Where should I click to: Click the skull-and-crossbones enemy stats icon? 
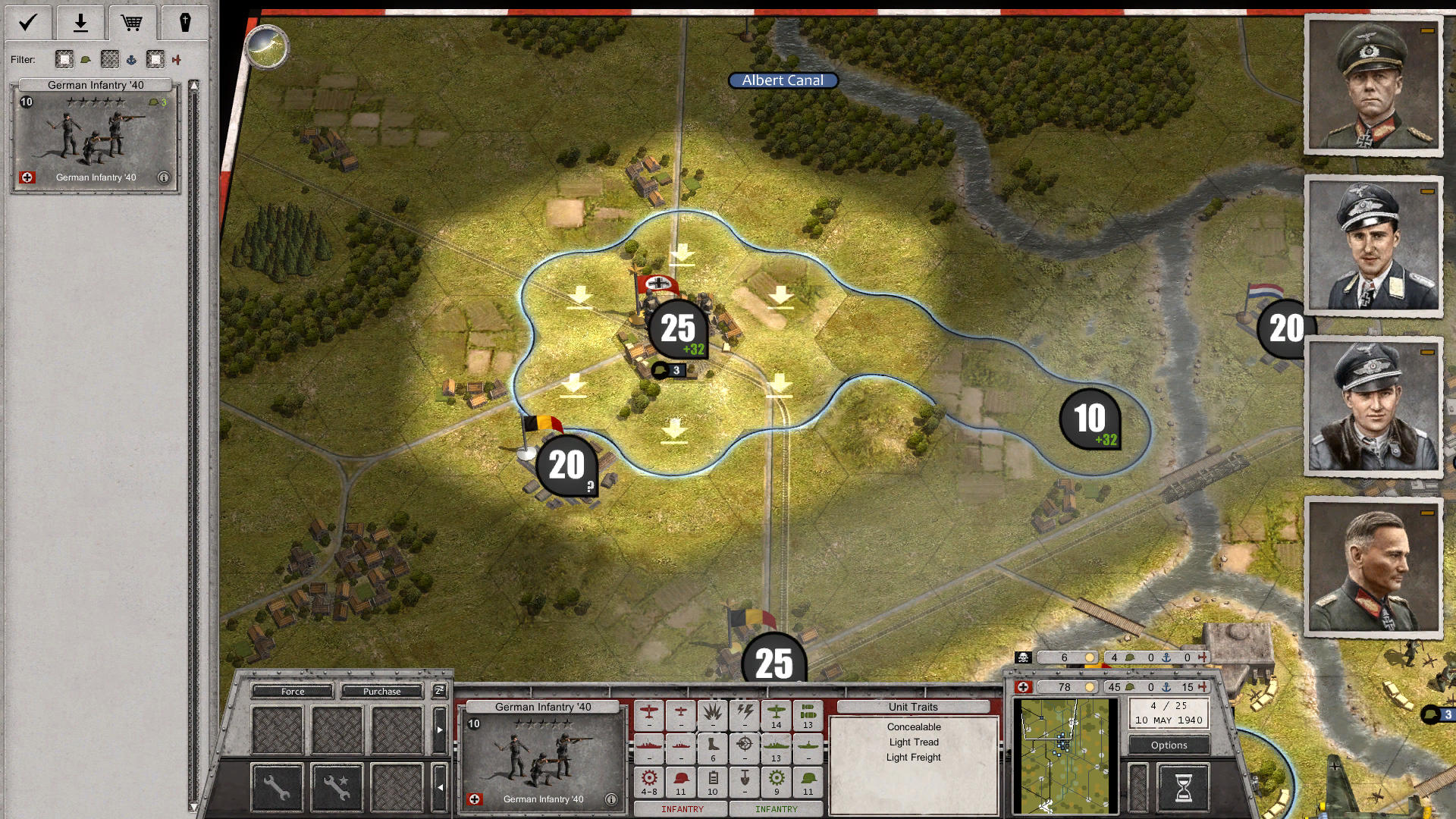point(1022,657)
